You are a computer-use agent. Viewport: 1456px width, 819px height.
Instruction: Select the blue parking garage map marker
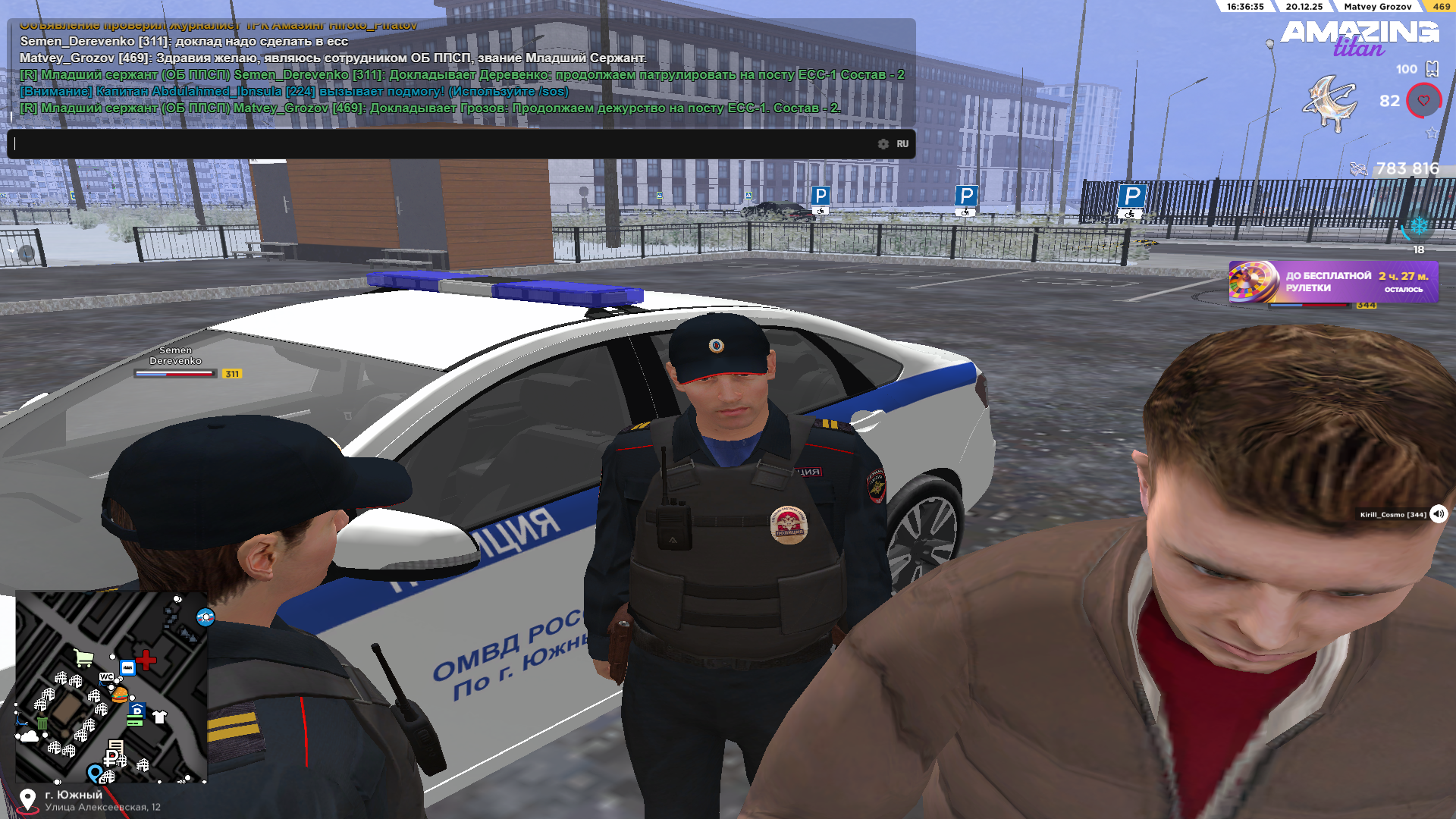(136, 711)
